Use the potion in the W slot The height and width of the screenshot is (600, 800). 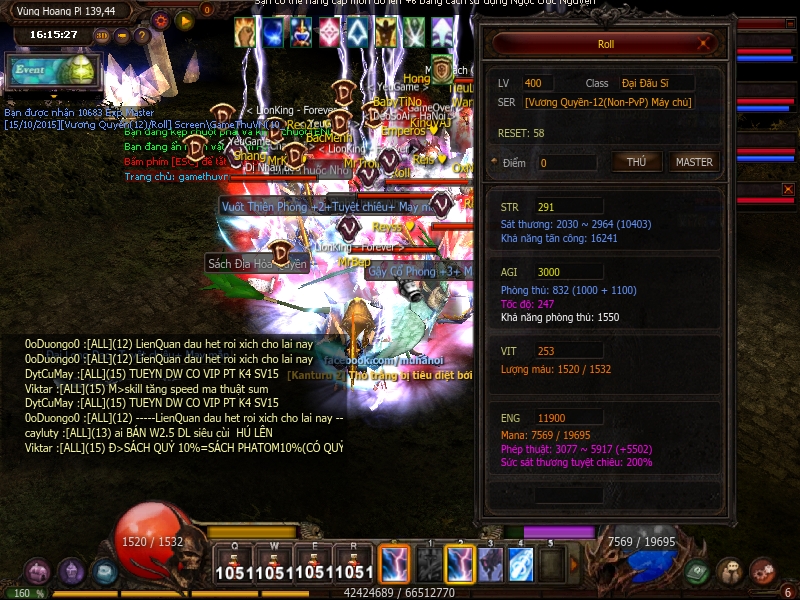(x=273, y=564)
